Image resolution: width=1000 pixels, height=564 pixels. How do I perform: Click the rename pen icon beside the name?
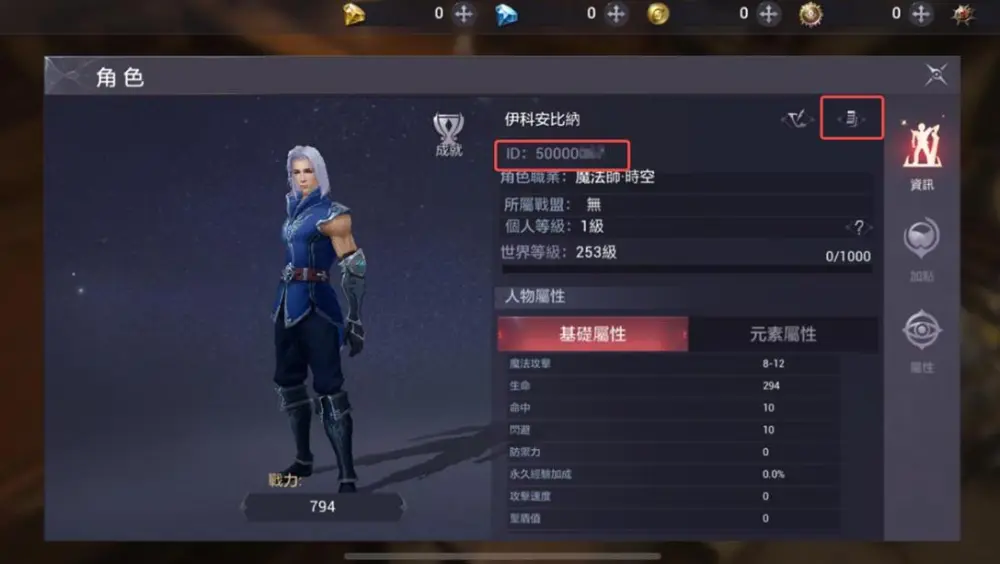click(797, 120)
